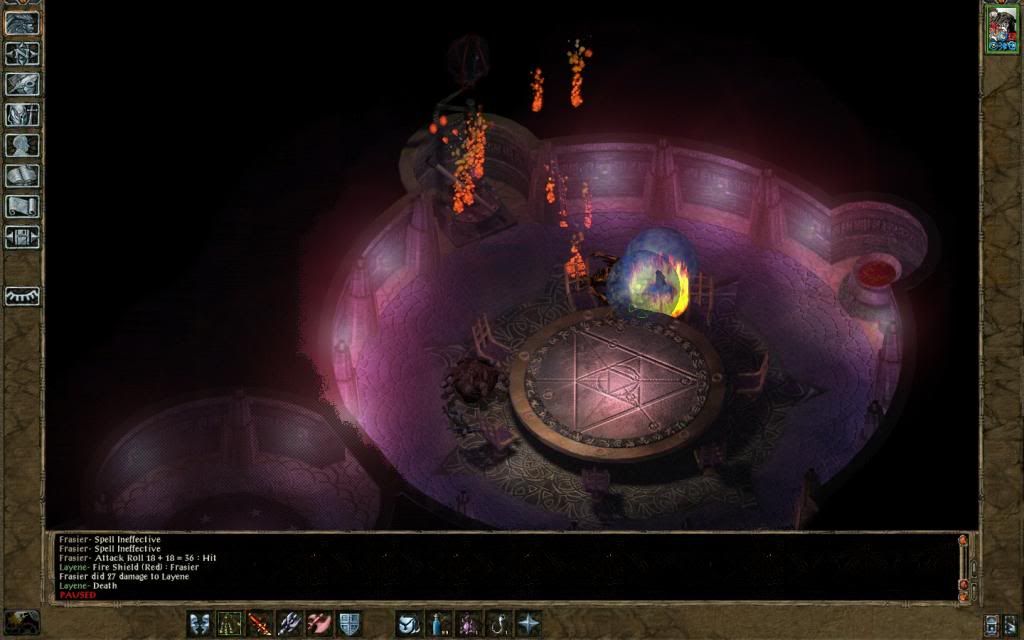Select the hook-shaped quick item

(x=498, y=623)
